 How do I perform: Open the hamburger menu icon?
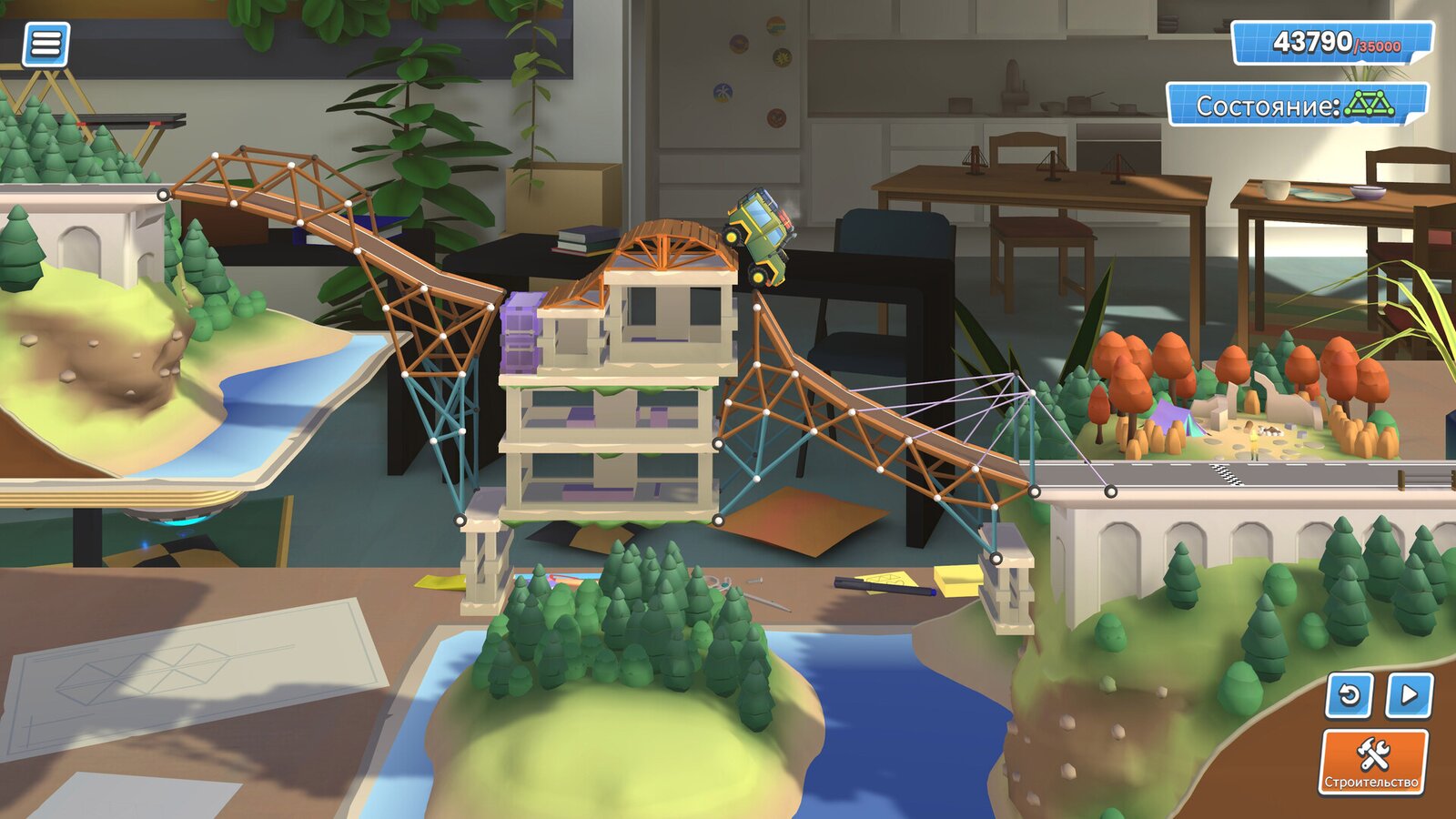click(x=47, y=43)
